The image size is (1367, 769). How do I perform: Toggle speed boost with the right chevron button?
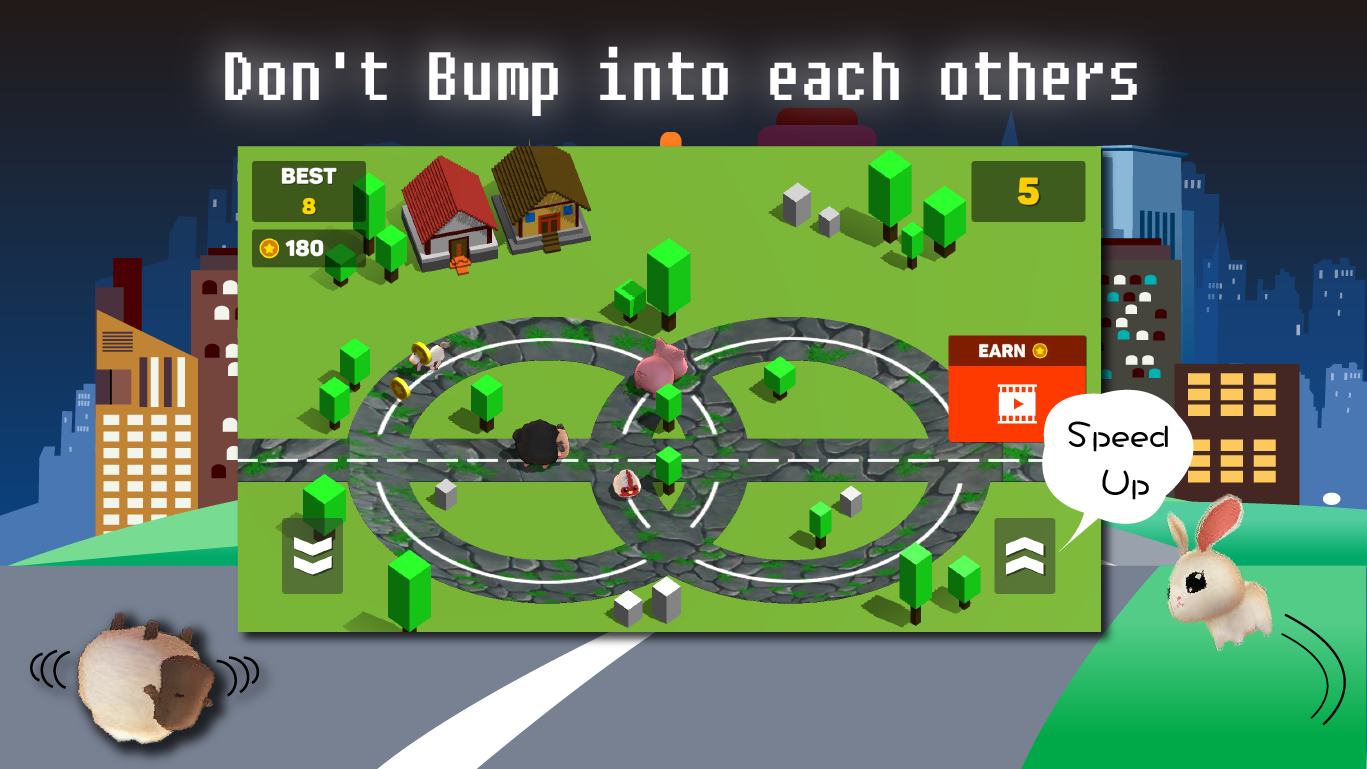coord(1024,553)
